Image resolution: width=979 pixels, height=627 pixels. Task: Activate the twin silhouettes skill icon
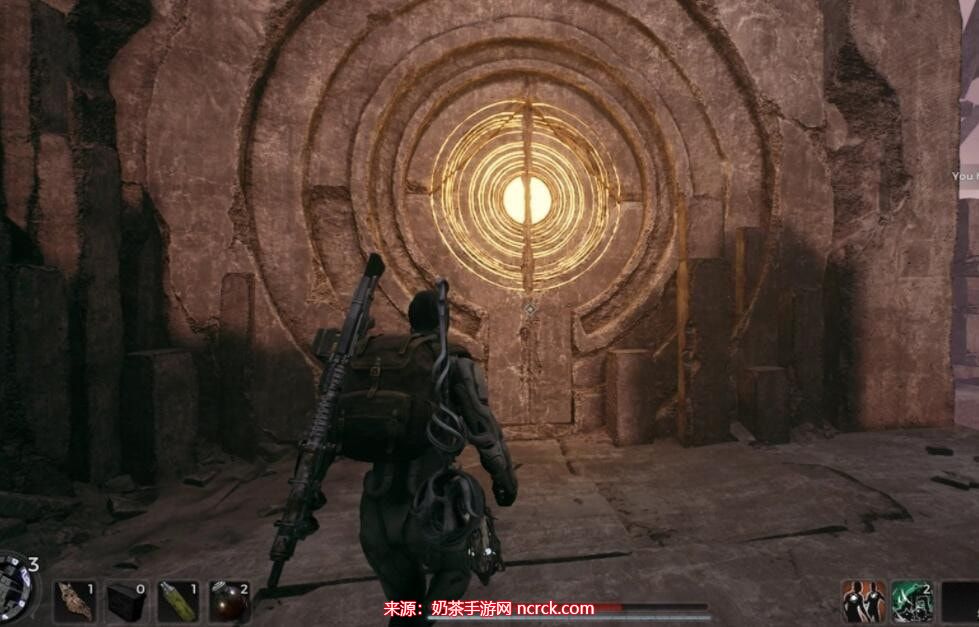point(862,601)
